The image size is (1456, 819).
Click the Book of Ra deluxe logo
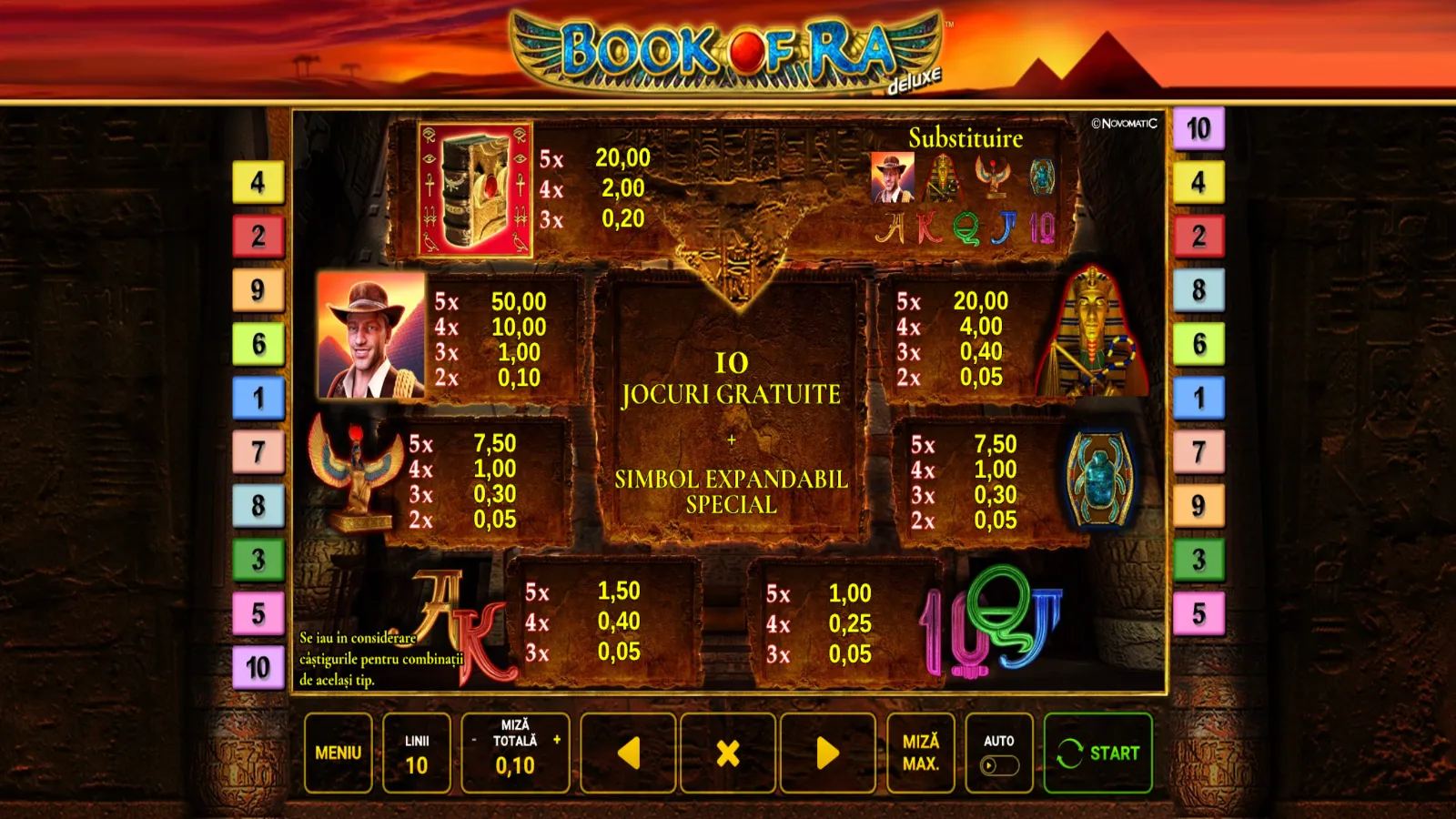[728, 45]
